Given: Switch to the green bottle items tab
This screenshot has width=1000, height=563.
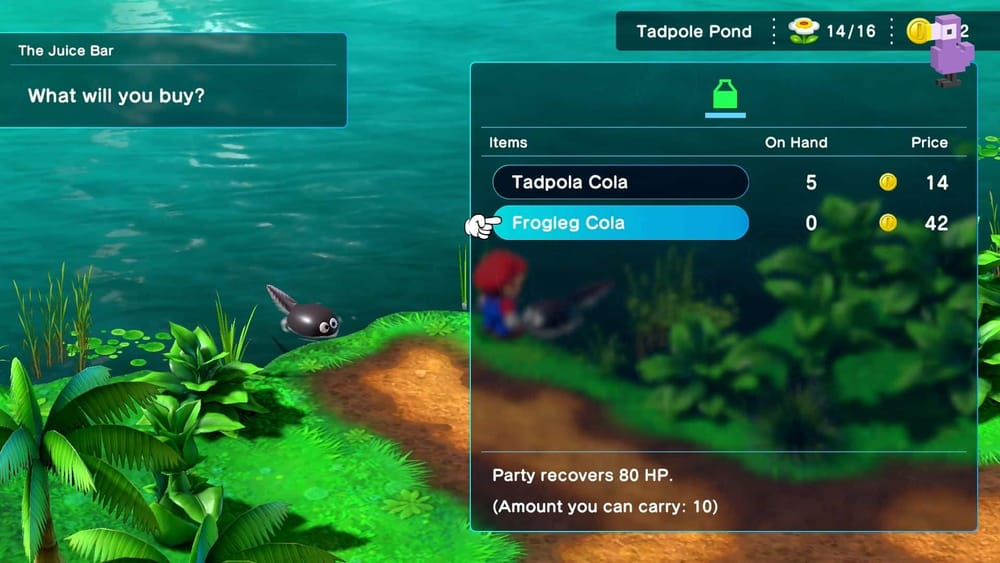Looking at the screenshot, I should pos(725,97).
